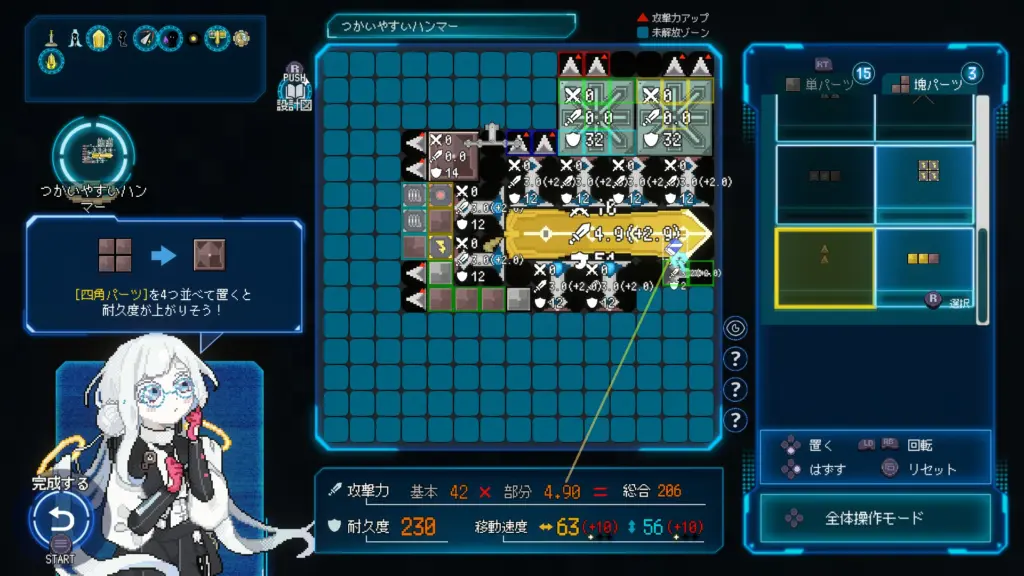The width and height of the screenshot is (1024, 576).
Task: Click the arrow-tip icon in the top bar
Action: coord(147,38)
